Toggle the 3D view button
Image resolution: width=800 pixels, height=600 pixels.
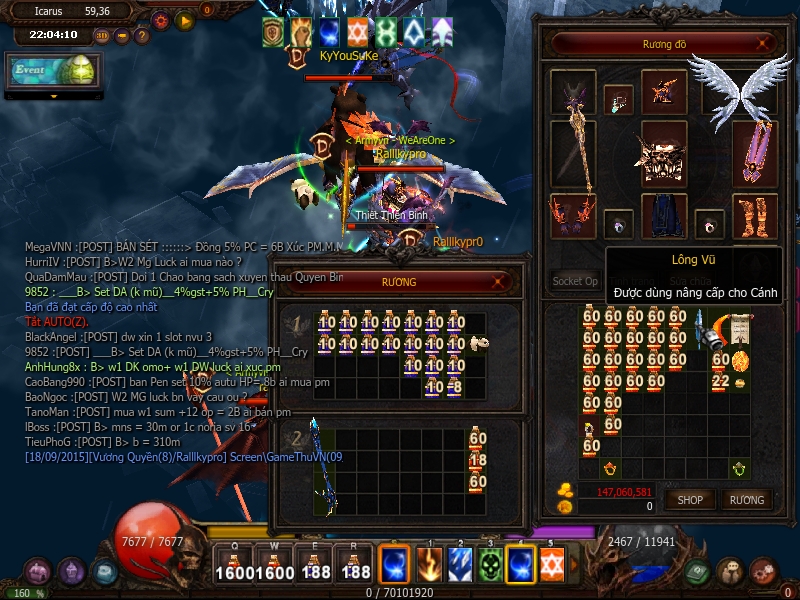(x=102, y=36)
